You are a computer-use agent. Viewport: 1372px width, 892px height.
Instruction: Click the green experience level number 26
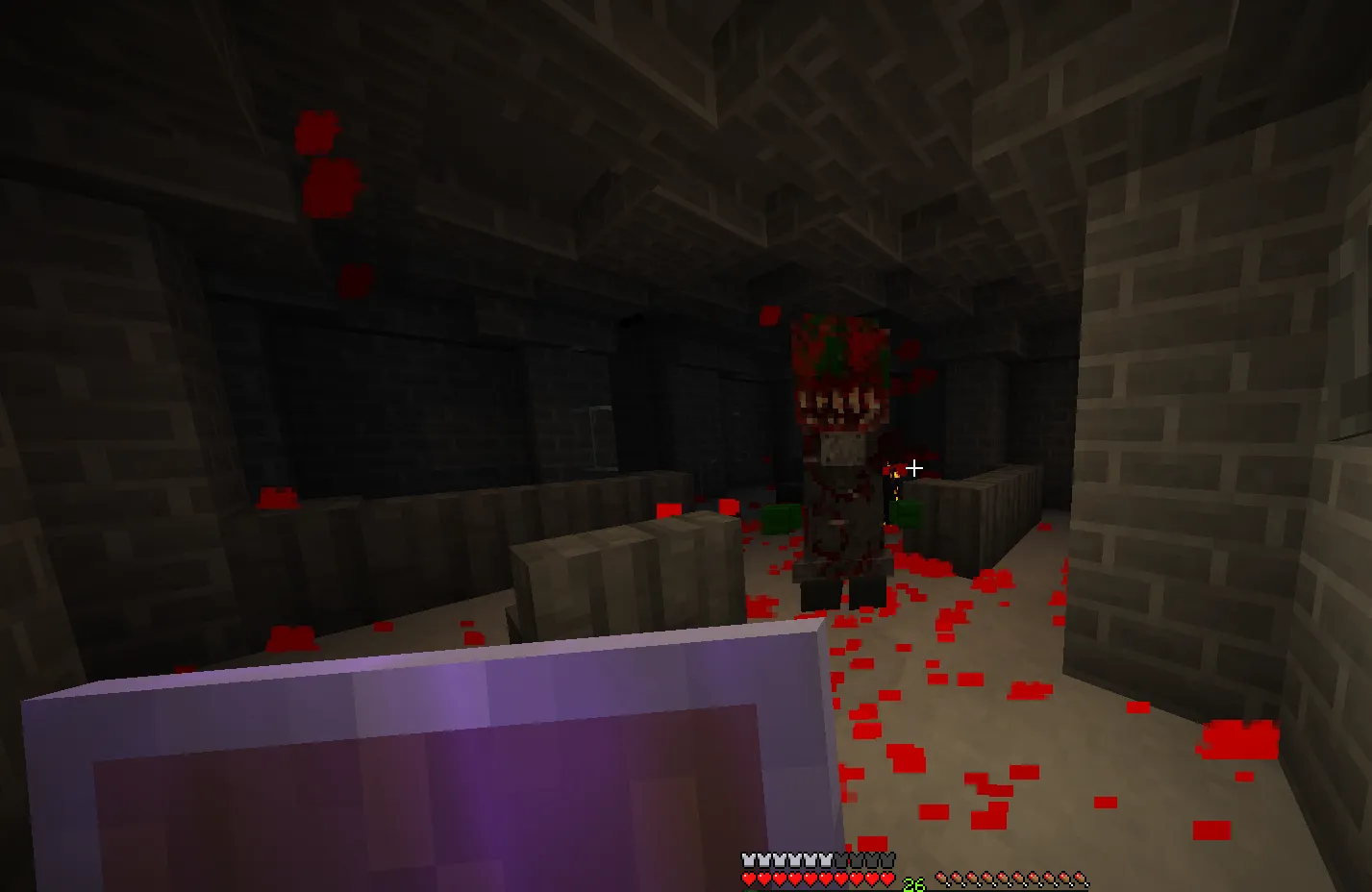(x=912, y=880)
